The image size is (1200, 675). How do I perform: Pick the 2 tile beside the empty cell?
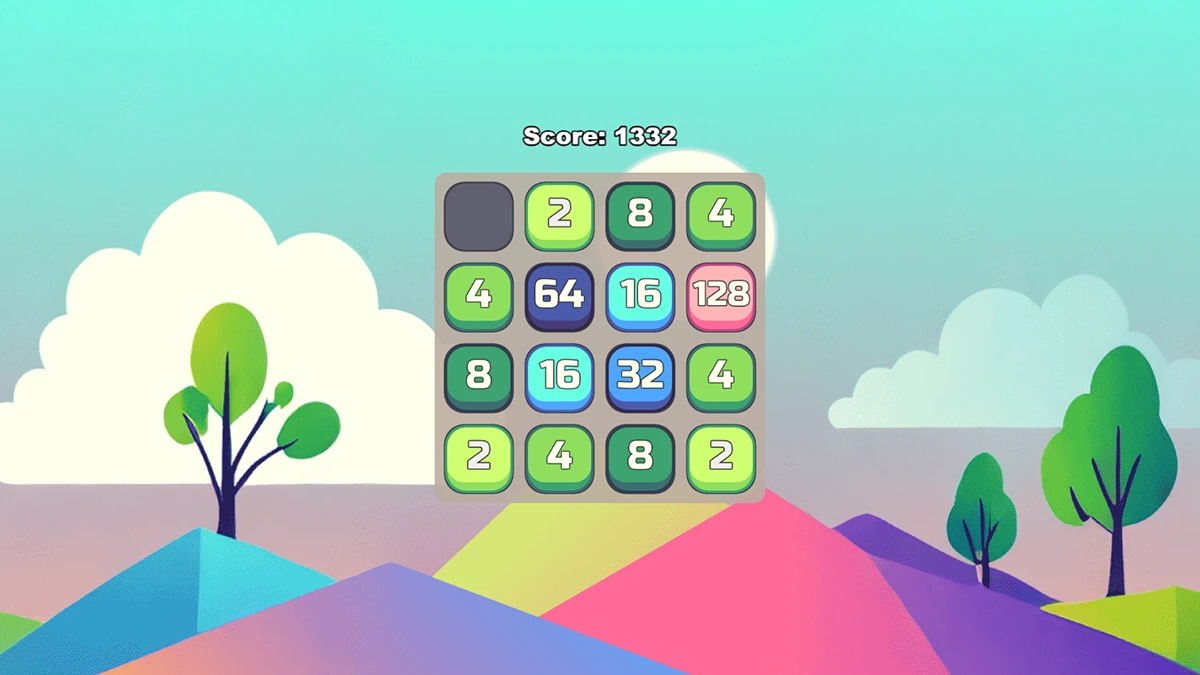click(560, 215)
